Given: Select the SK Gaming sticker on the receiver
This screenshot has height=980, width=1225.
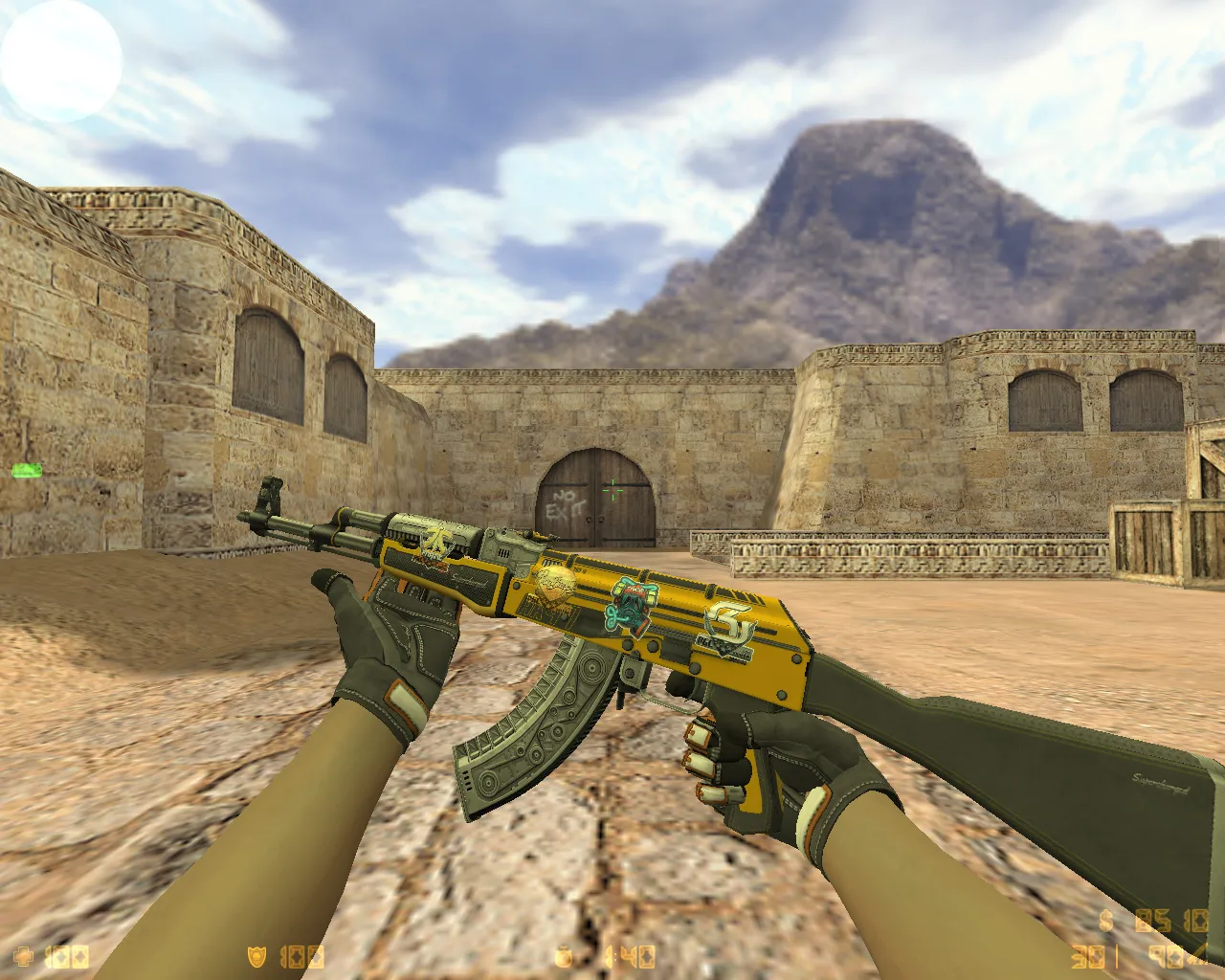Looking at the screenshot, I should coord(726,627).
